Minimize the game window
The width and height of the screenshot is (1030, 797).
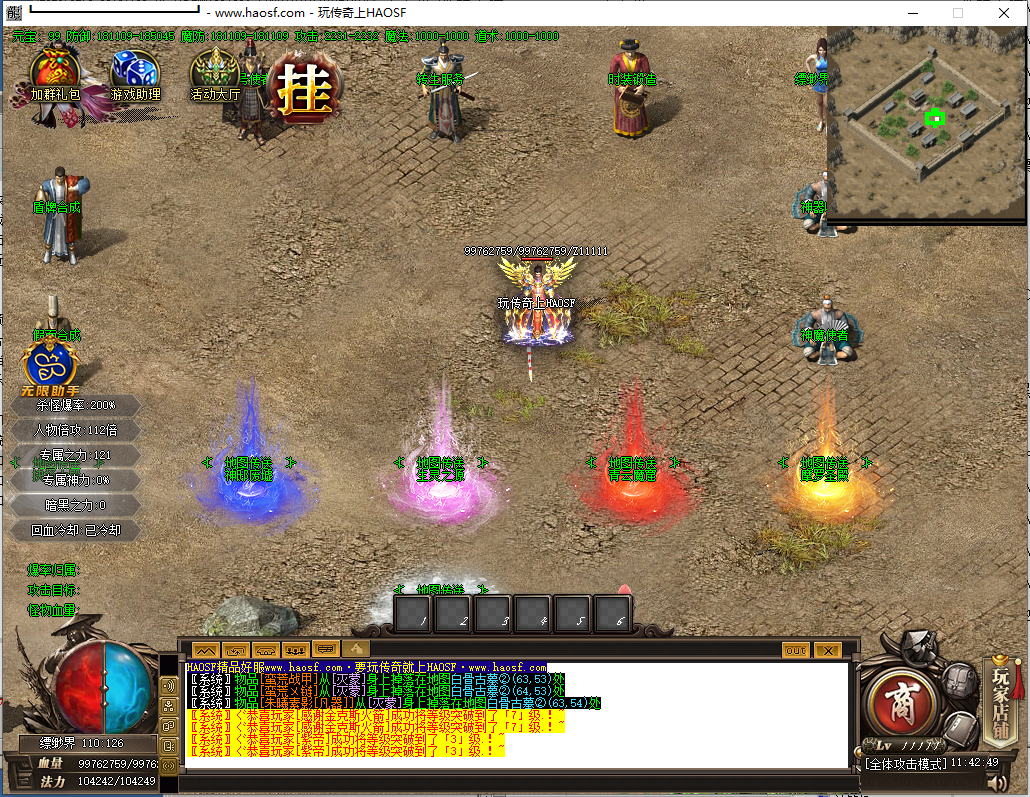(x=912, y=13)
